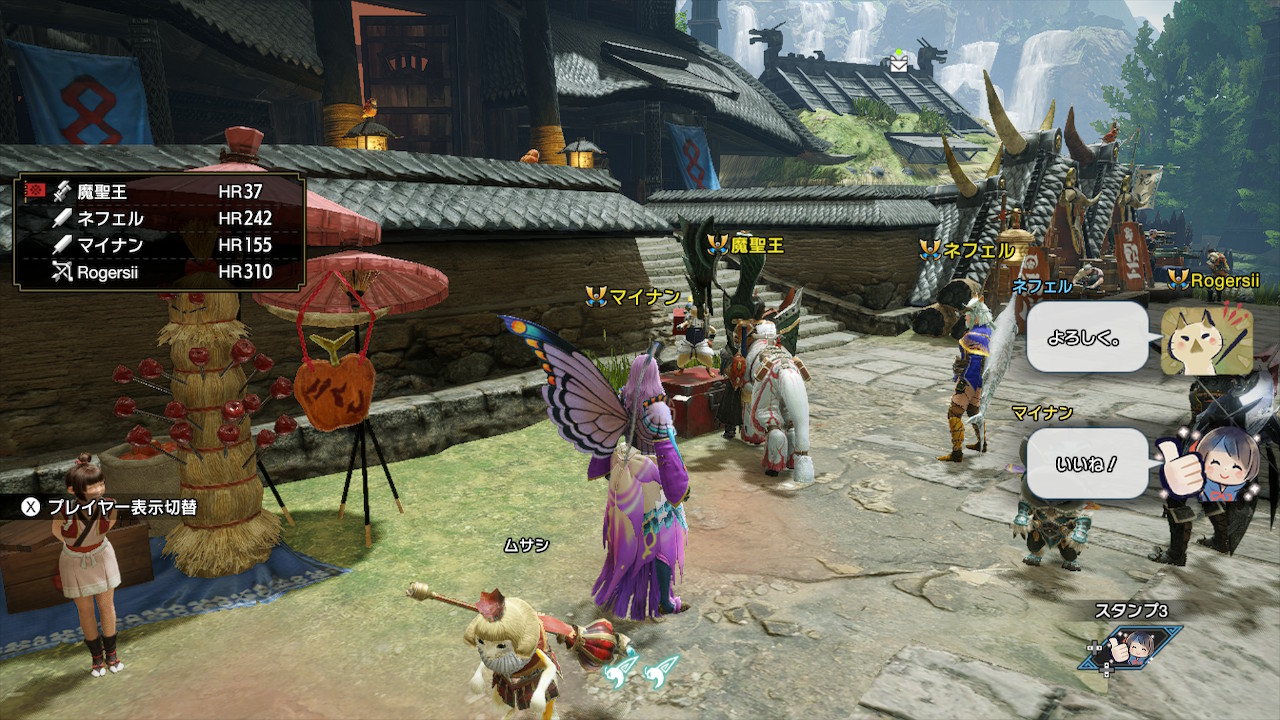The image size is (1280, 720).
Task: Open the mail envelope notification icon
Action: (900, 64)
